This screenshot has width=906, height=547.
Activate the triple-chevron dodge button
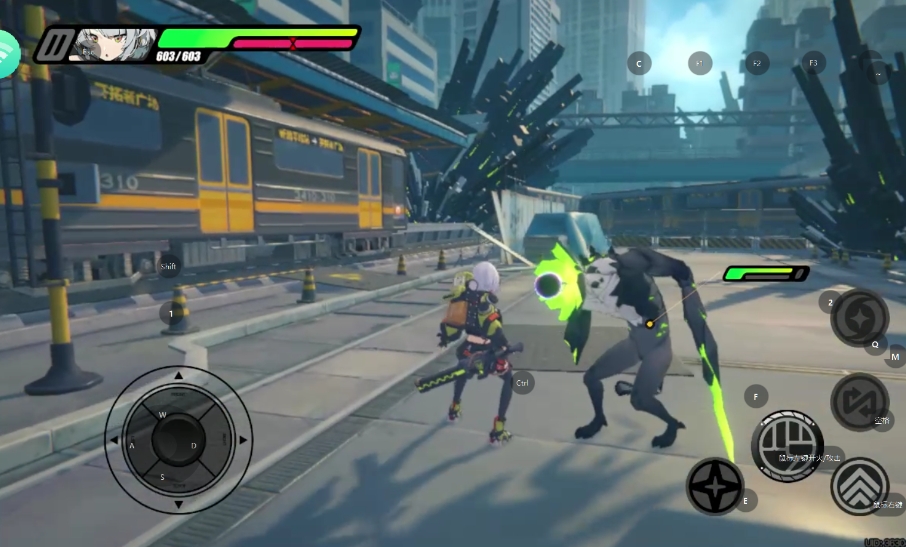click(x=859, y=486)
